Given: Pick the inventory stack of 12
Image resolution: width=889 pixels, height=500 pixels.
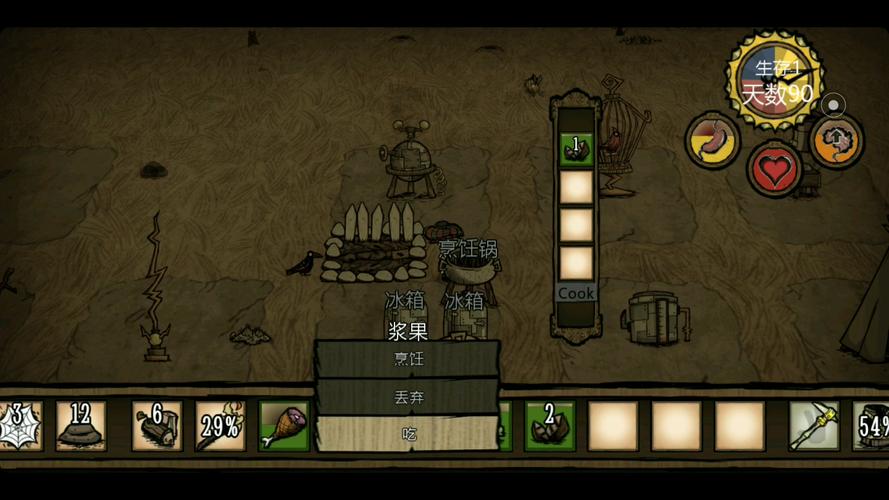Looking at the screenshot, I should tap(81, 426).
